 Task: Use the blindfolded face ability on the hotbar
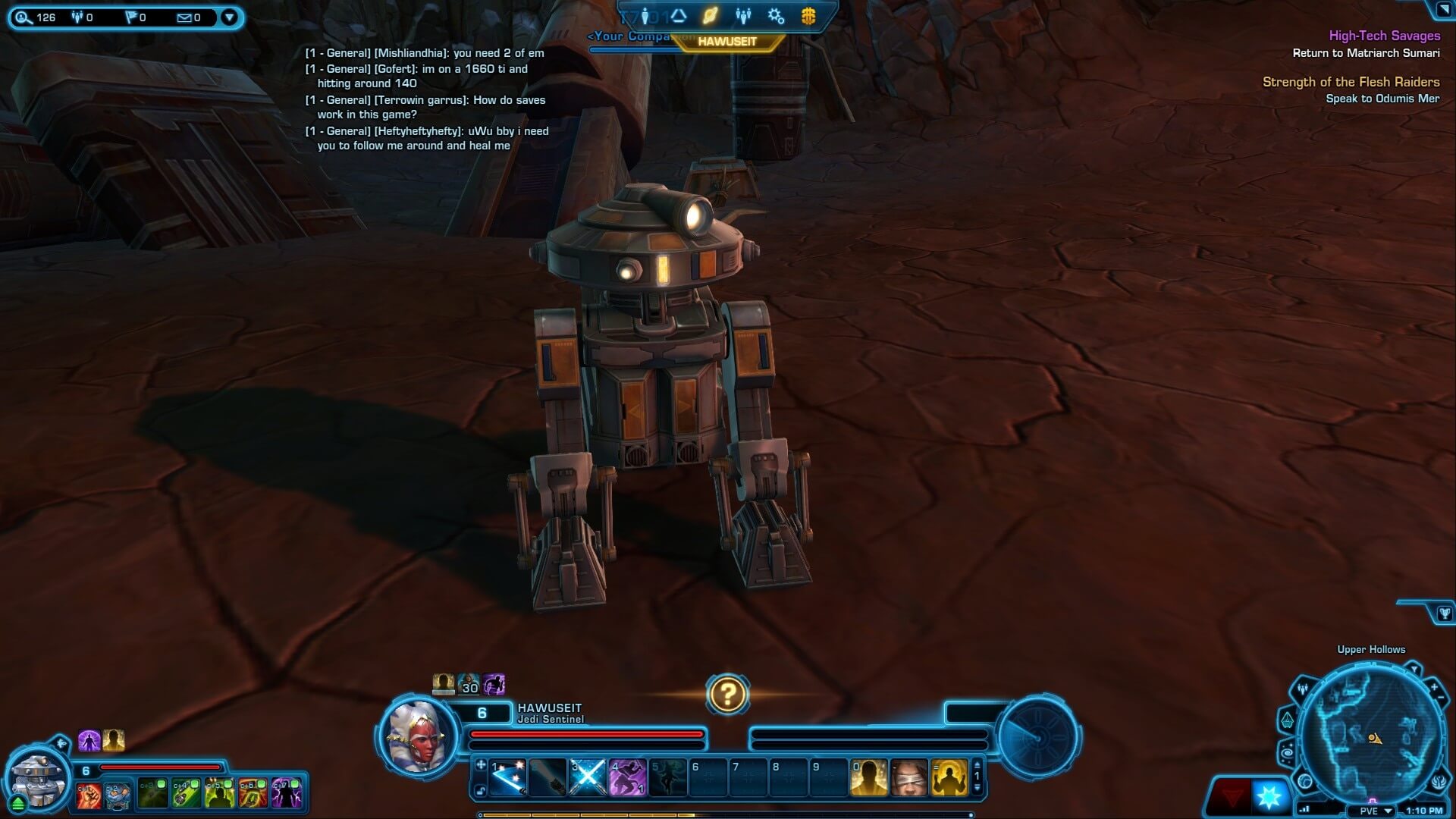pos(908,777)
